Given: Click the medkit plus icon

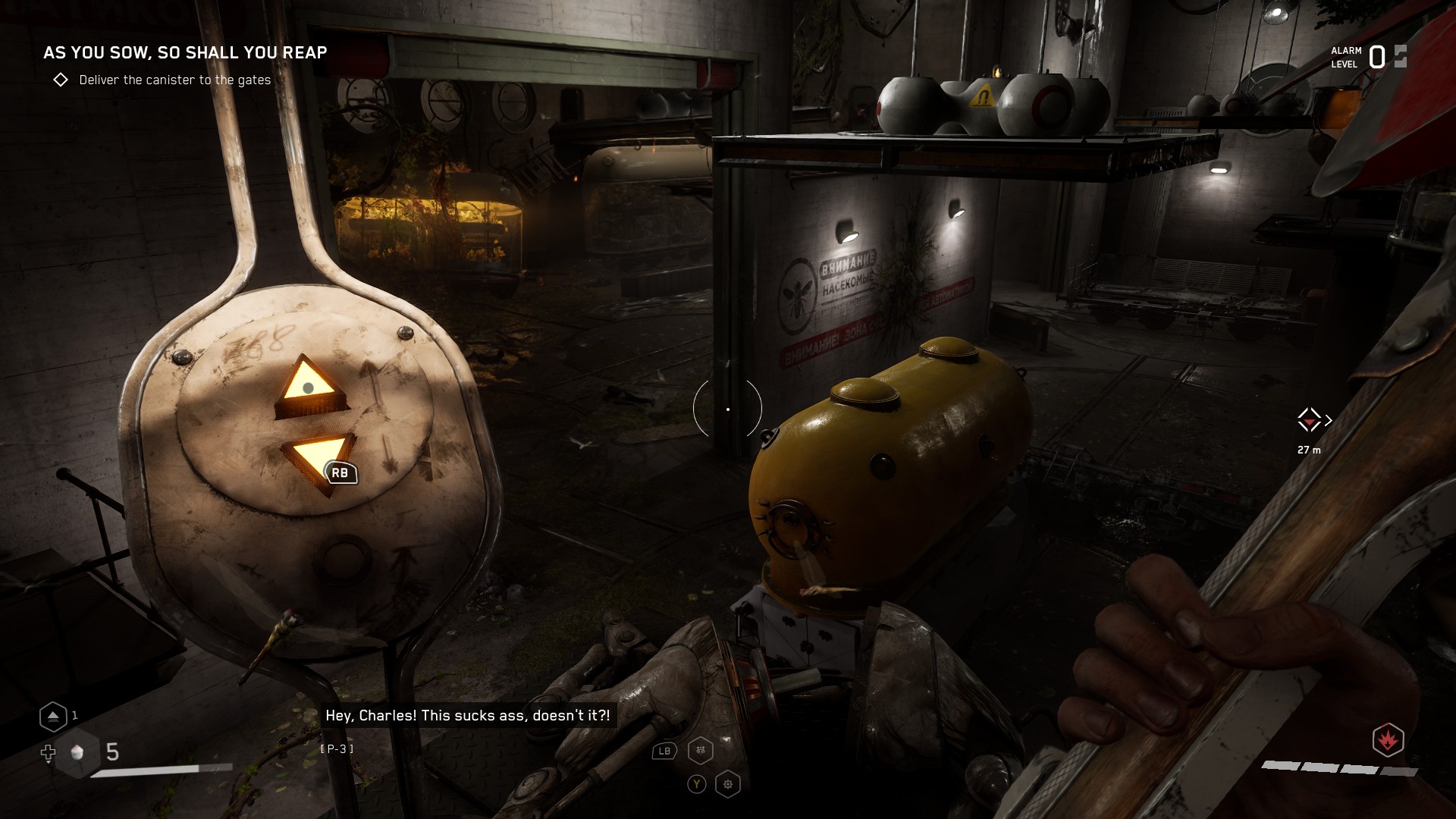Looking at the screenshot, I should tap(48, 753).
